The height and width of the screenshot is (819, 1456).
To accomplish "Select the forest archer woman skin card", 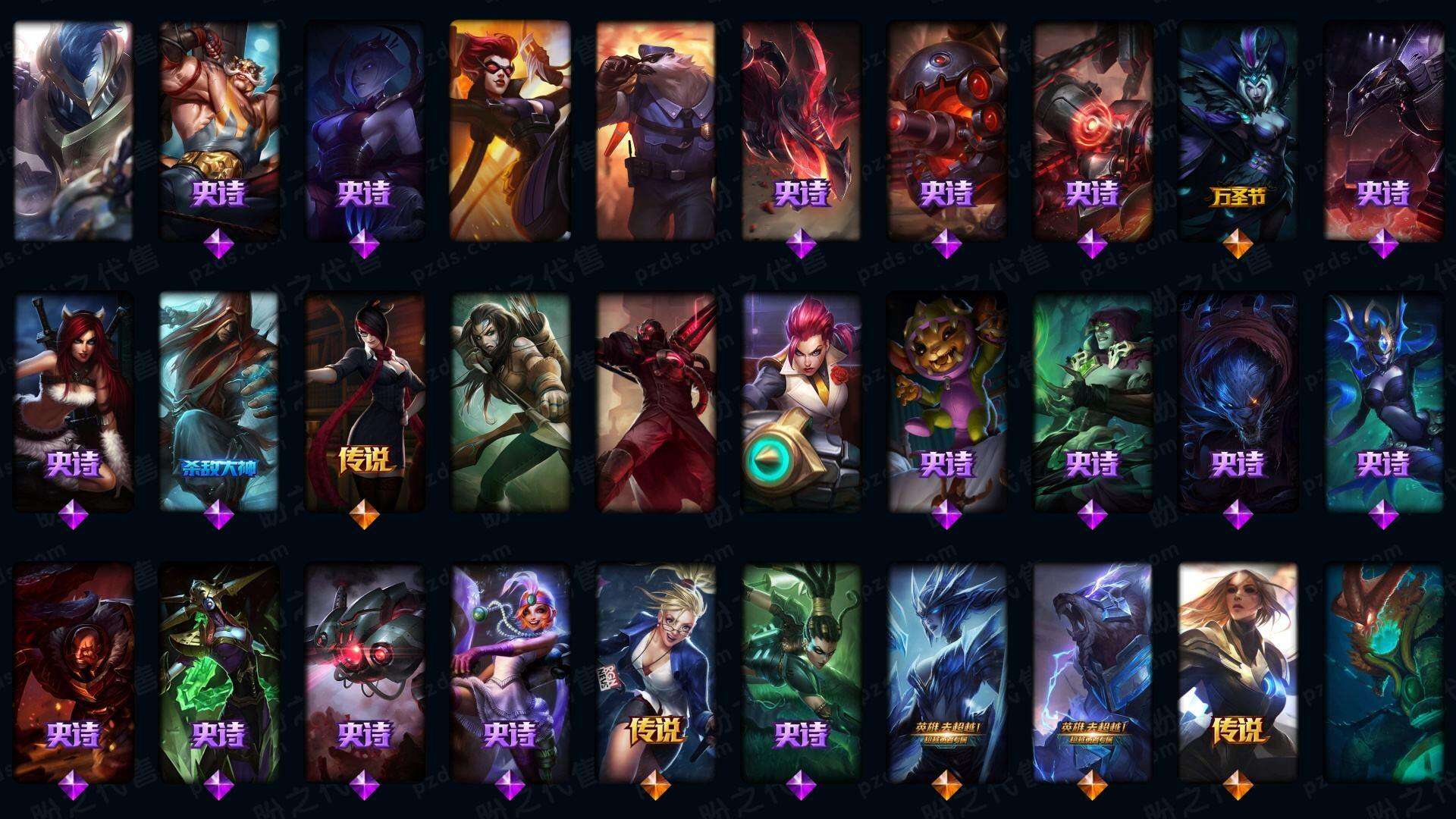I will click(510, 402).
